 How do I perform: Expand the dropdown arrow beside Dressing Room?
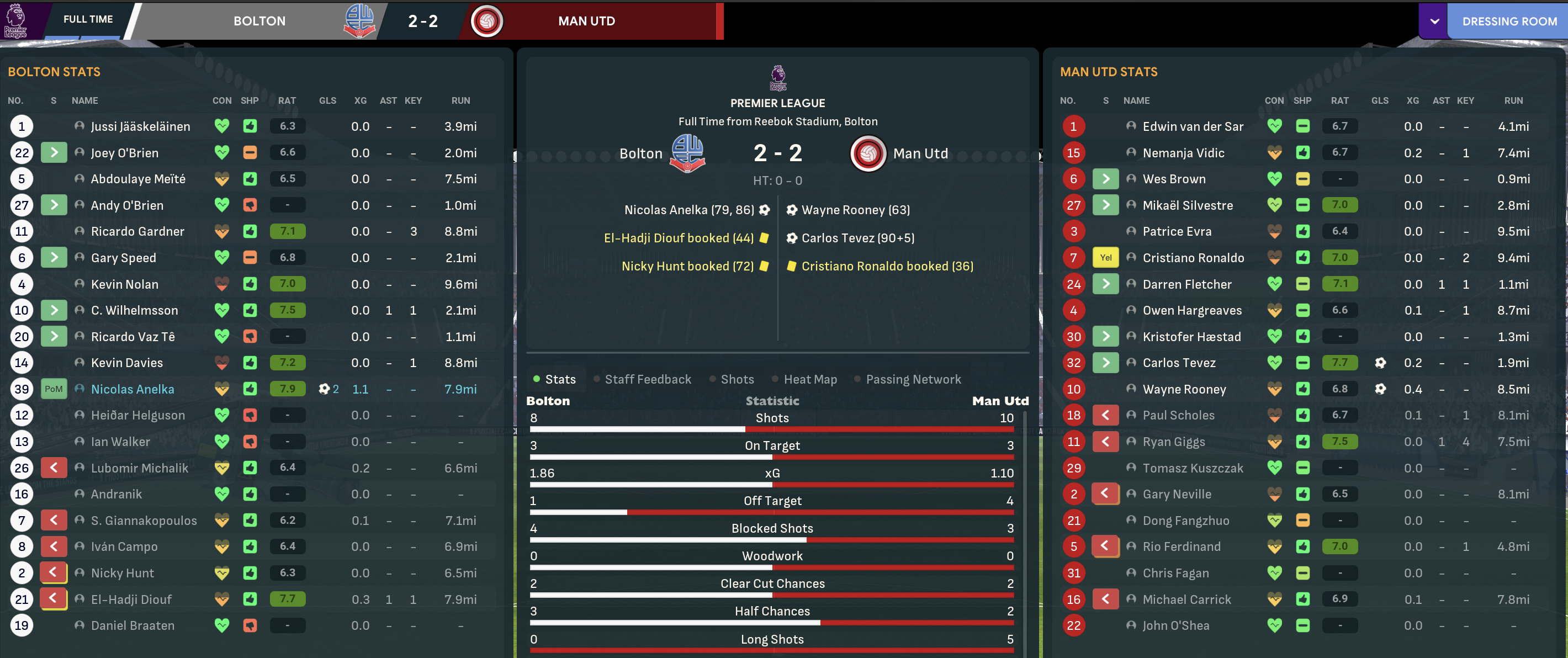(x=1435, y=22)
